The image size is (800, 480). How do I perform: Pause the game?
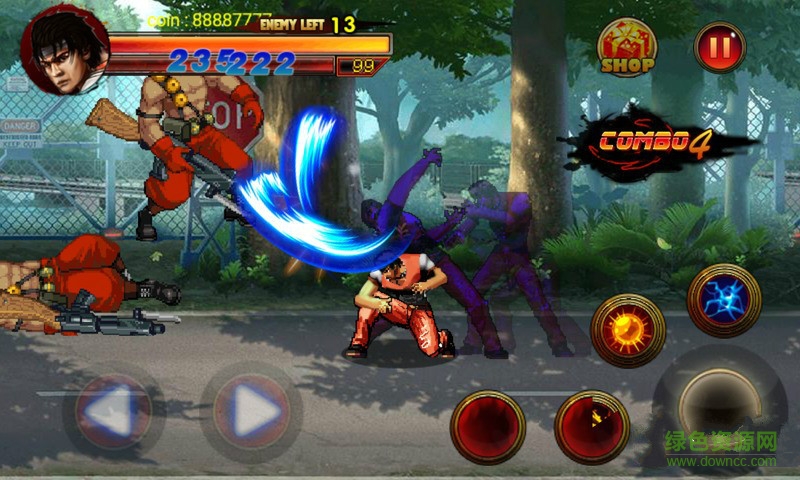720,47
